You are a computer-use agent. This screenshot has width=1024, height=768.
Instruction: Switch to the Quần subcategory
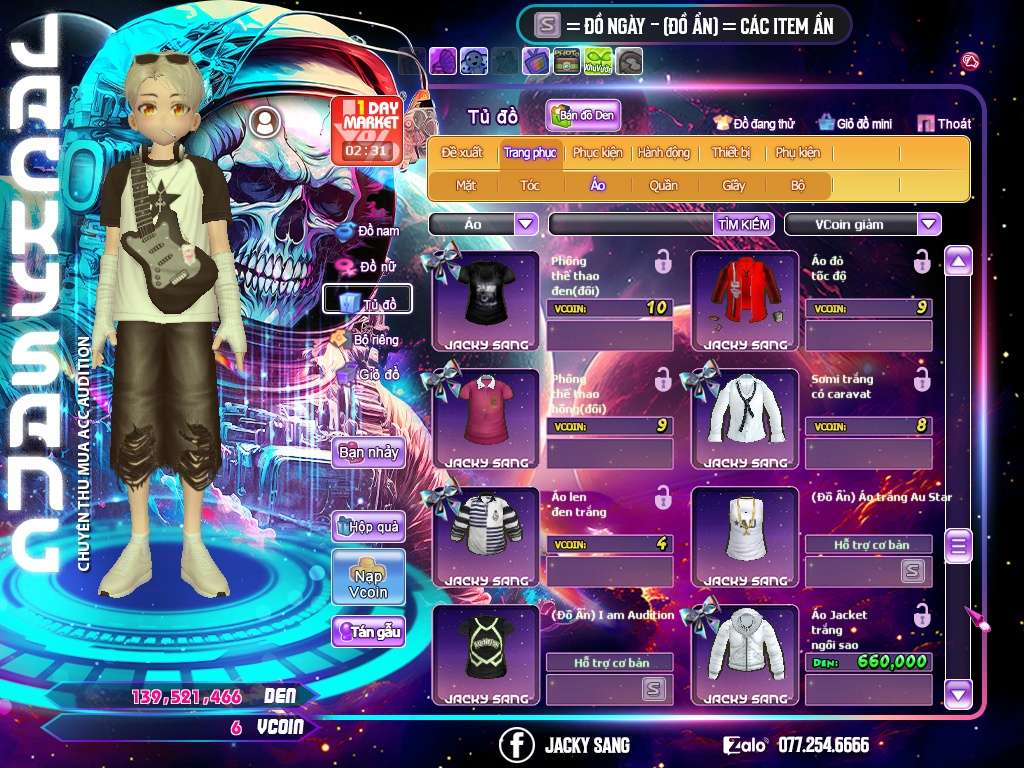663,185
